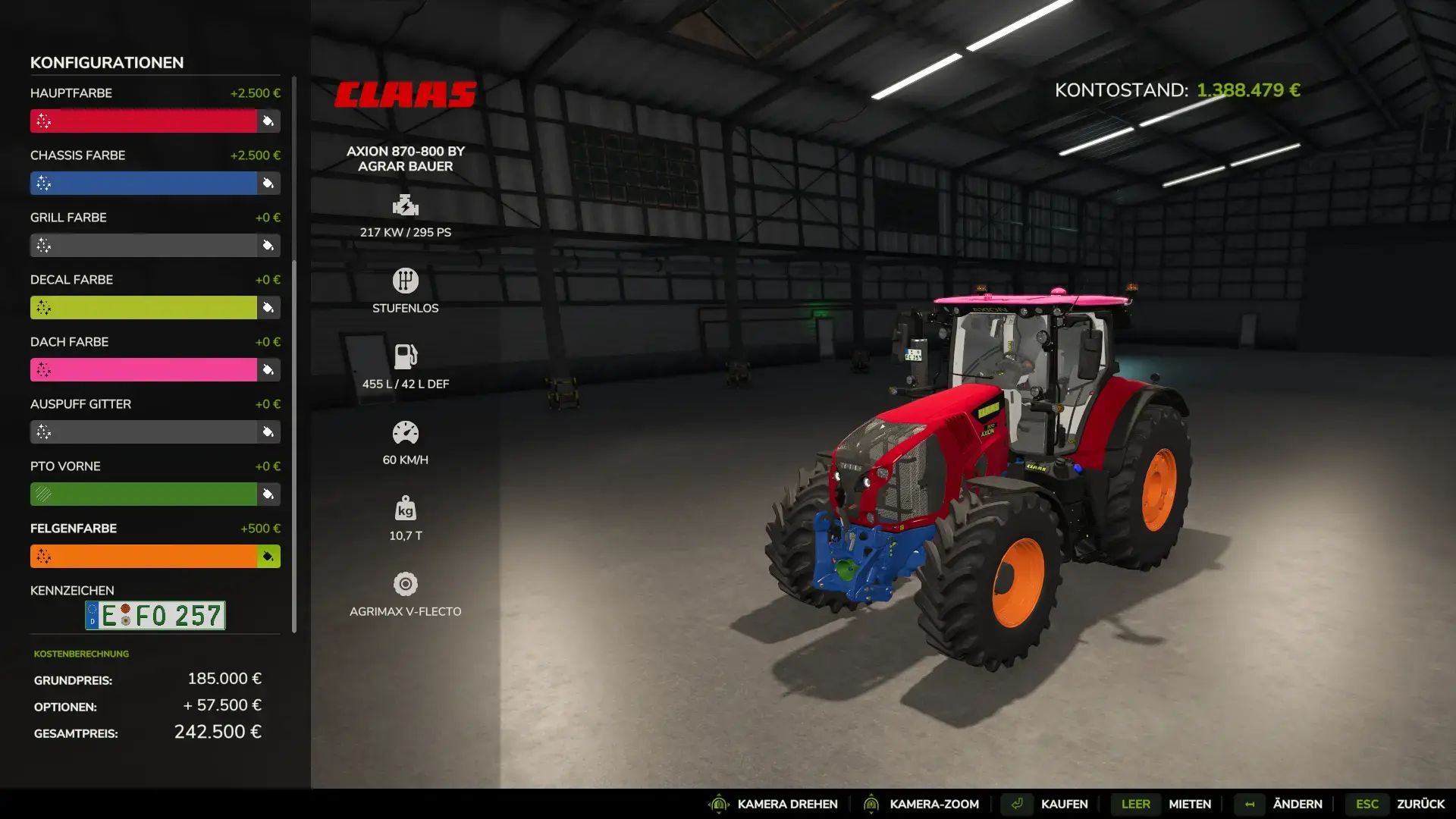Screen dimensions: 1456x819
Task: Select the Stufenlos transmission icon
Action: (x=406, y=281)
